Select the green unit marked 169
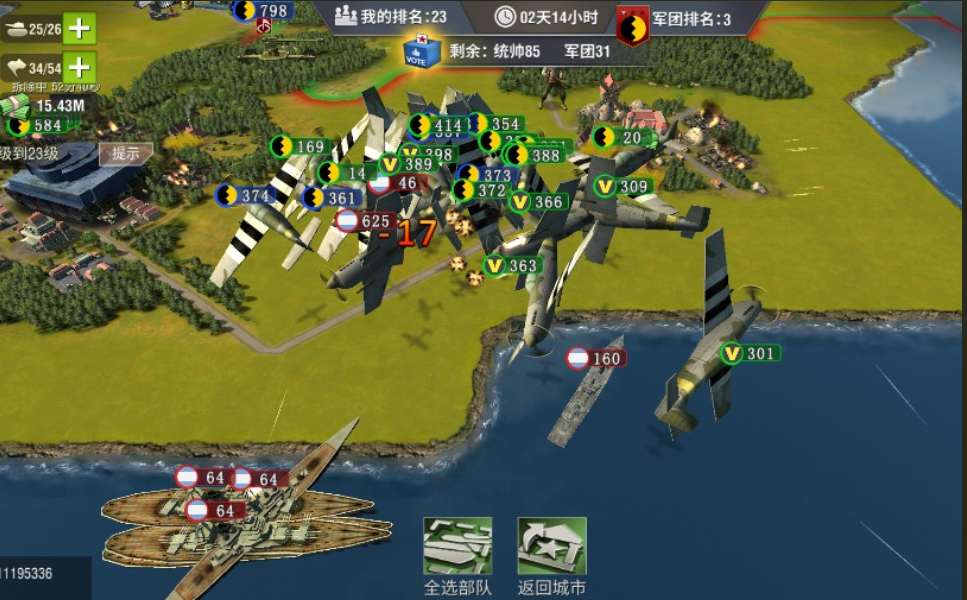967x600 pixels. pos(300,147)
